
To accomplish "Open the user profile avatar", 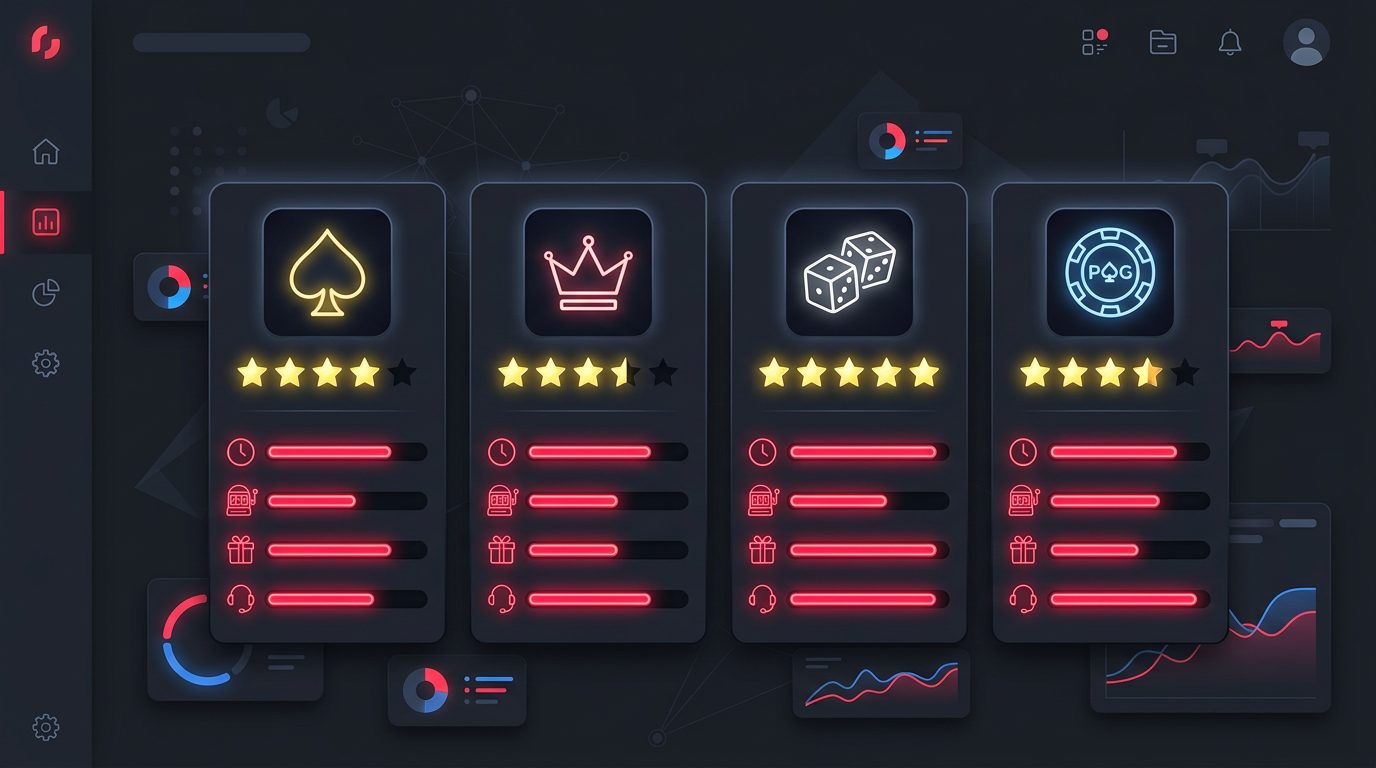I will point(1306,42).
